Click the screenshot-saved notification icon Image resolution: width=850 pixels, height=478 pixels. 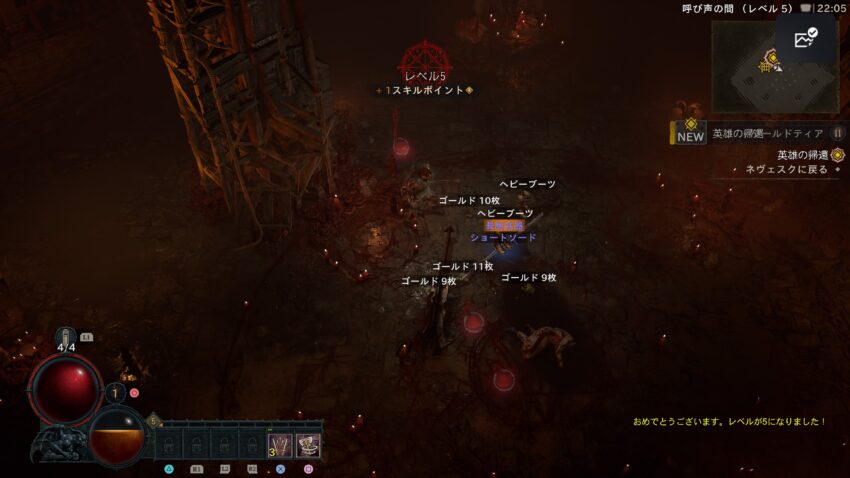point(805,39)
